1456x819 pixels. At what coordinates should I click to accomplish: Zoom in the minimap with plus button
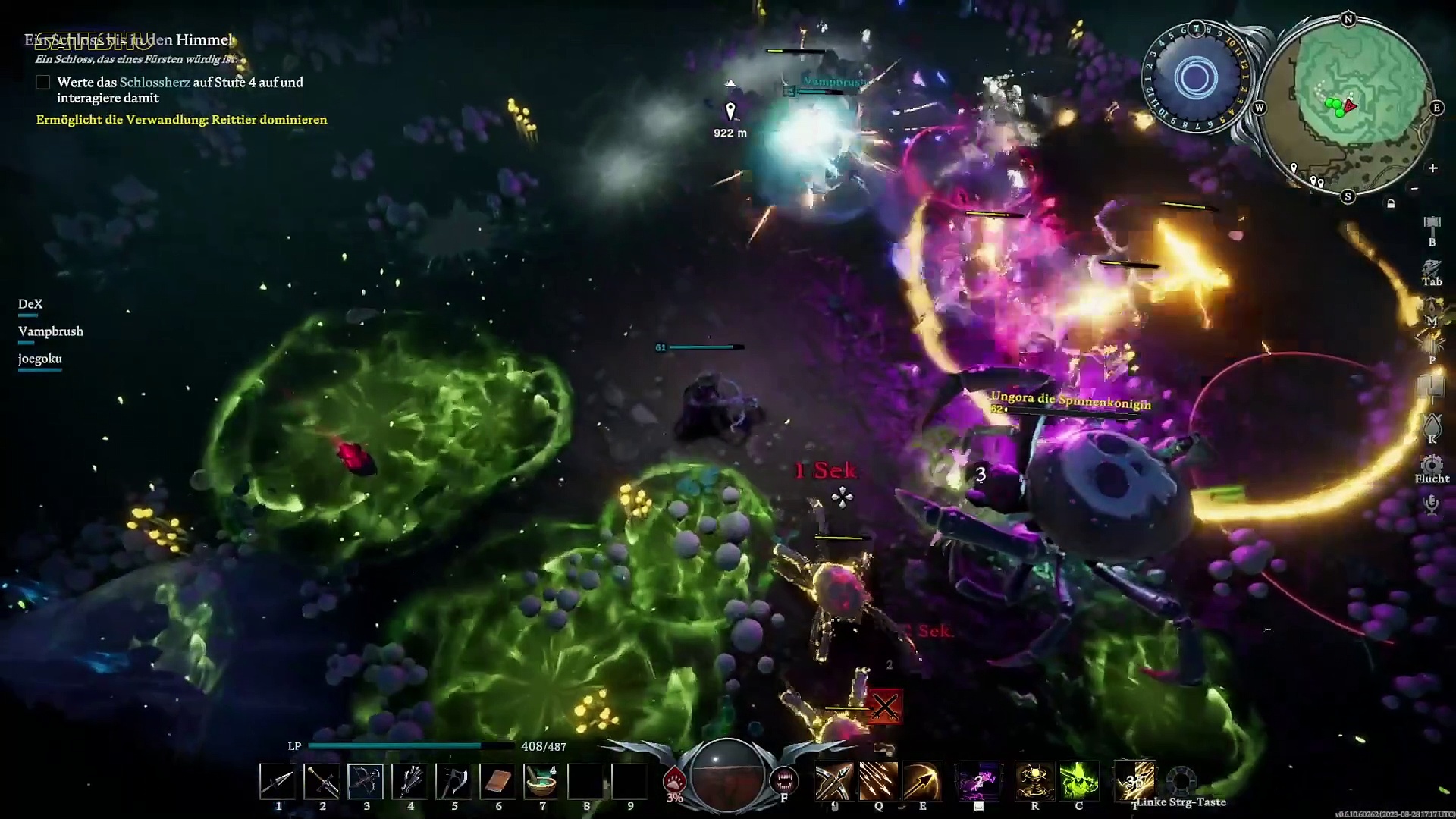(1432, 168)
